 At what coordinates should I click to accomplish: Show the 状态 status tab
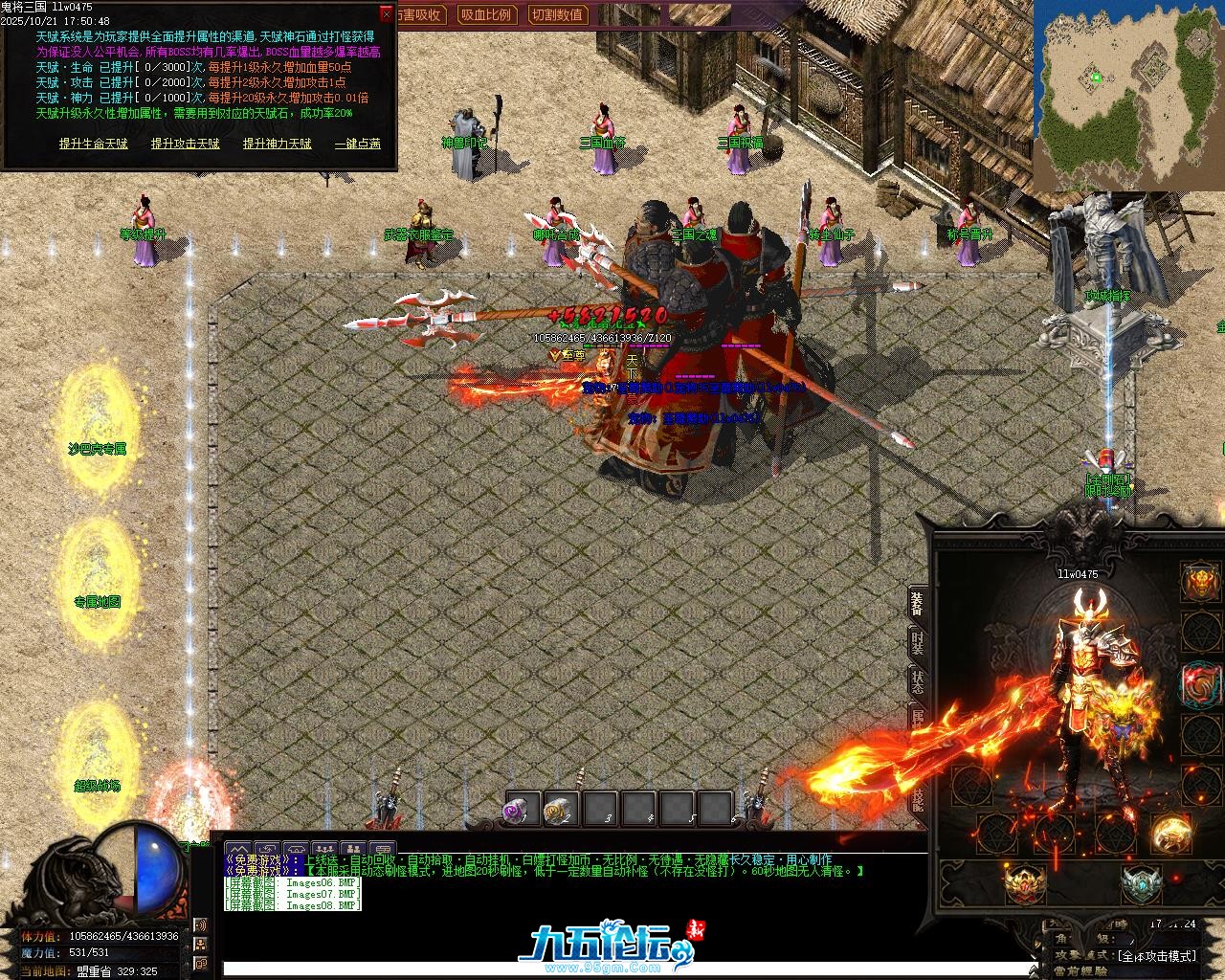click(x=917, y=682)
